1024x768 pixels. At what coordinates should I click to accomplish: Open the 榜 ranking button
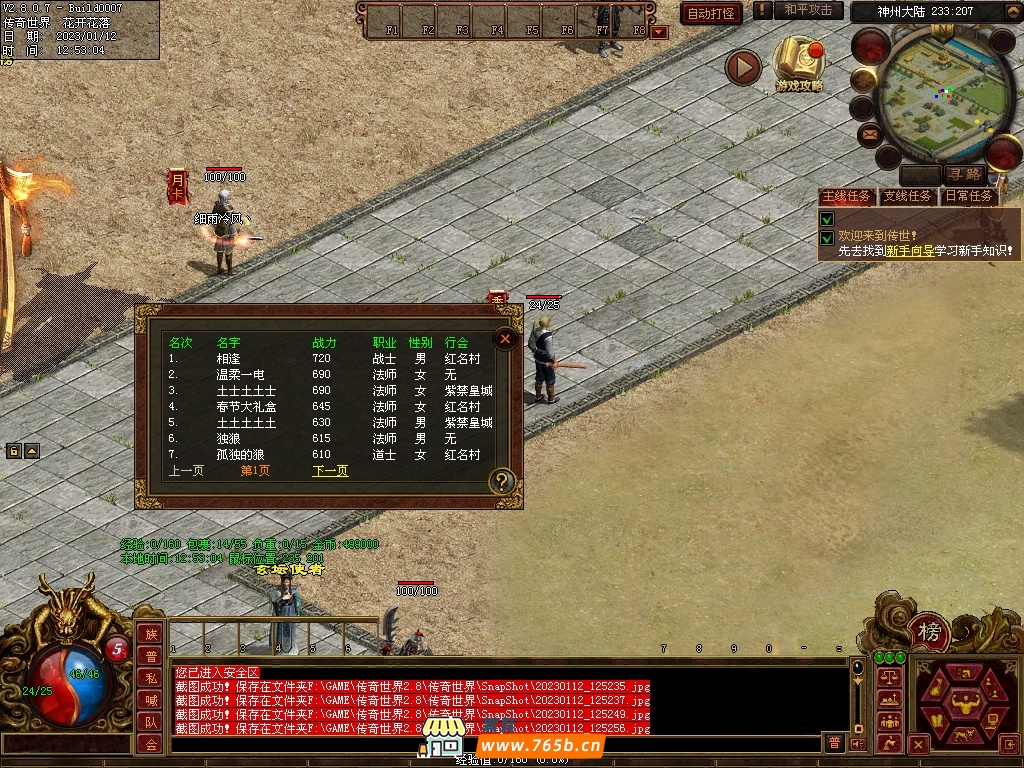(x=930, y=633)
